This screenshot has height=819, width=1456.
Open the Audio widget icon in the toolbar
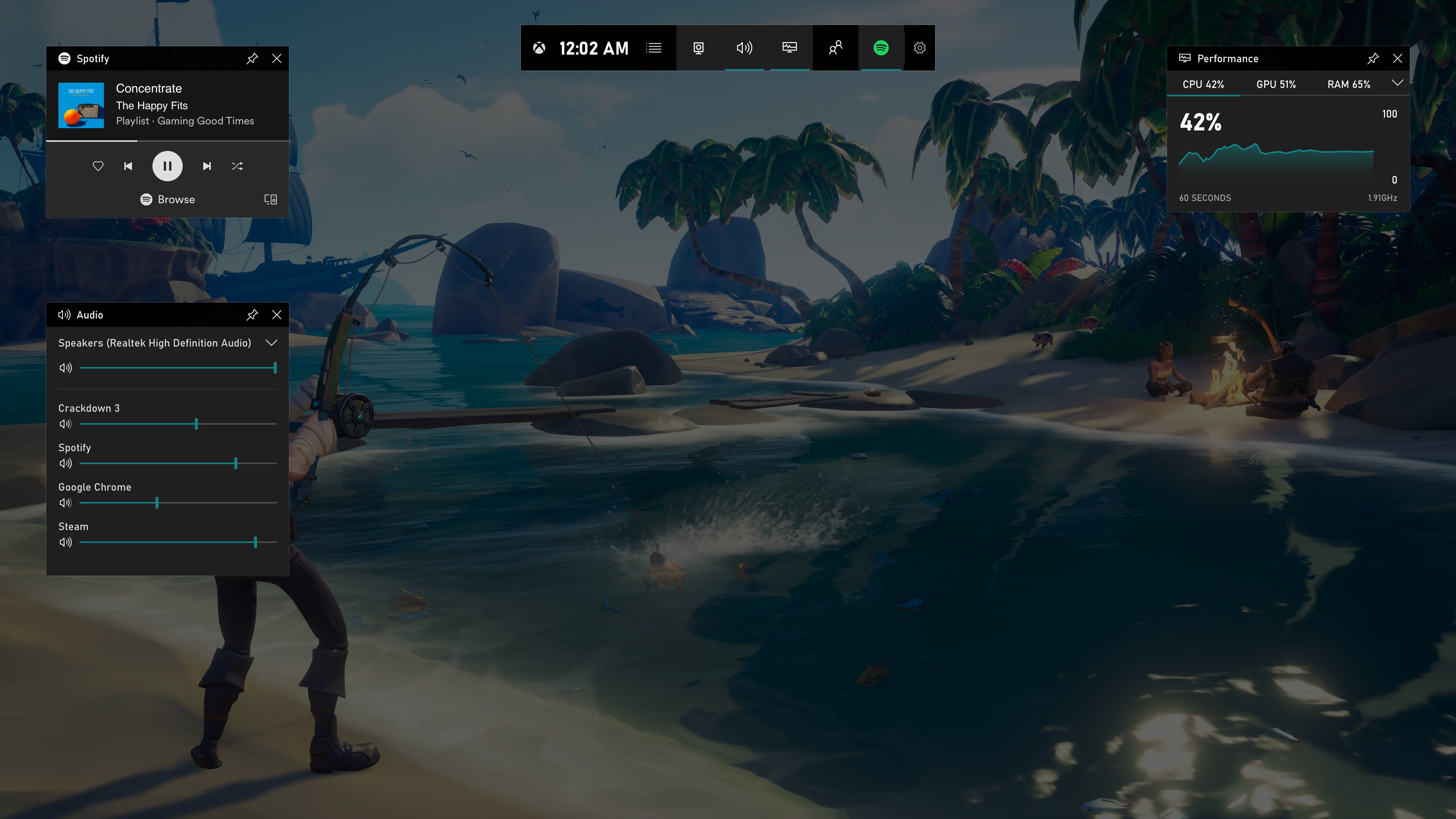coord(744,48)
